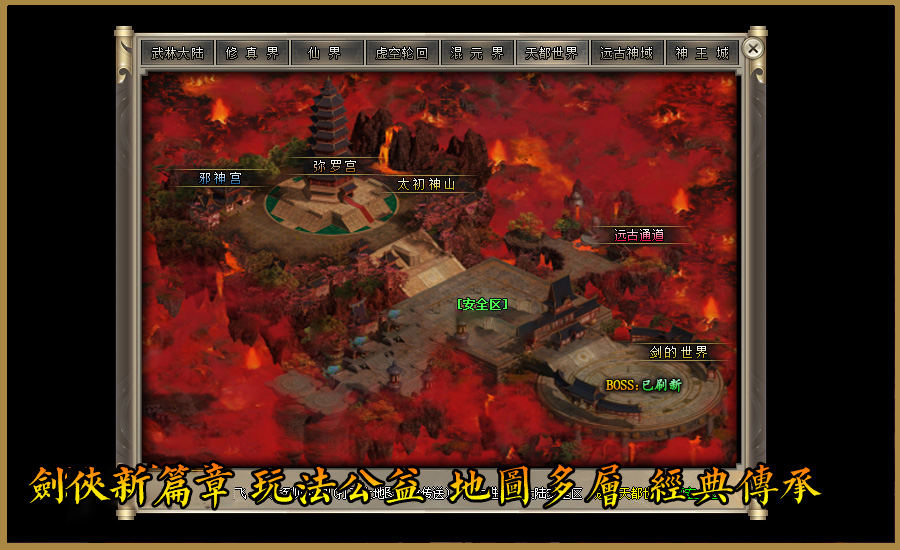Open the 修真界 tab

(x=252, y=53)
